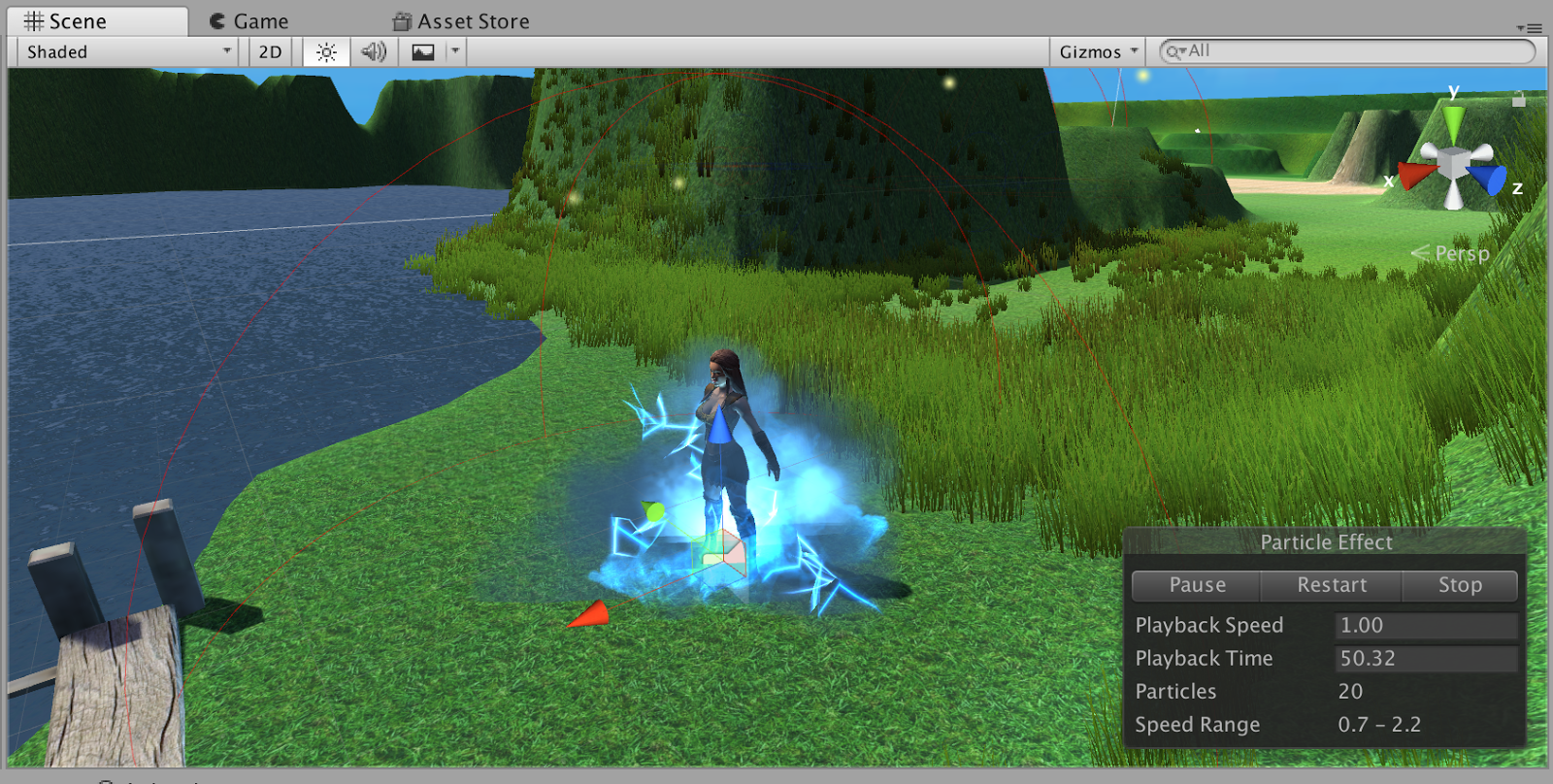Toggle 2D view mode

point(269,51)
